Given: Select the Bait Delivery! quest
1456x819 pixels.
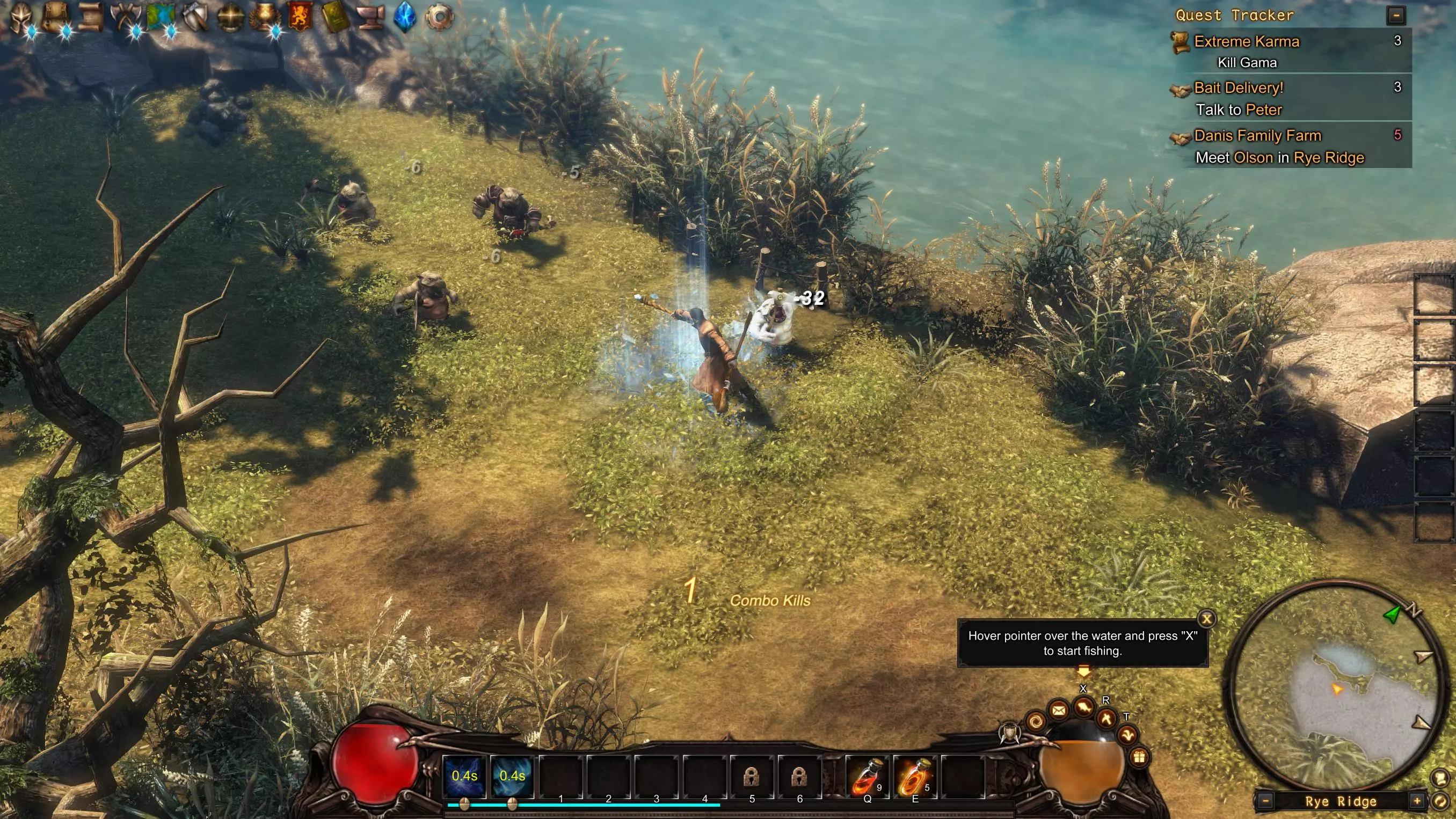Looking at the screenshot, I should 1238,88.
